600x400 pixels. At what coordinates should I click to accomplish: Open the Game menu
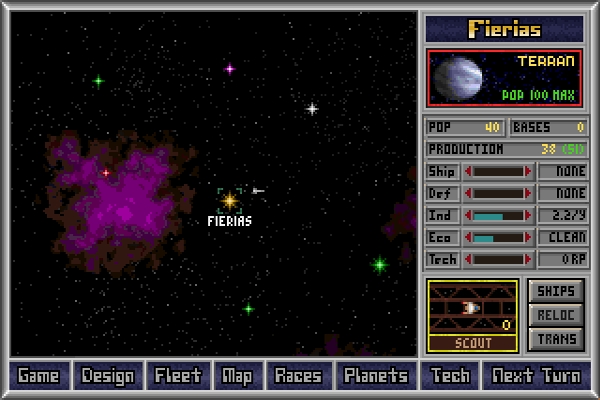[x=39, y=376]
